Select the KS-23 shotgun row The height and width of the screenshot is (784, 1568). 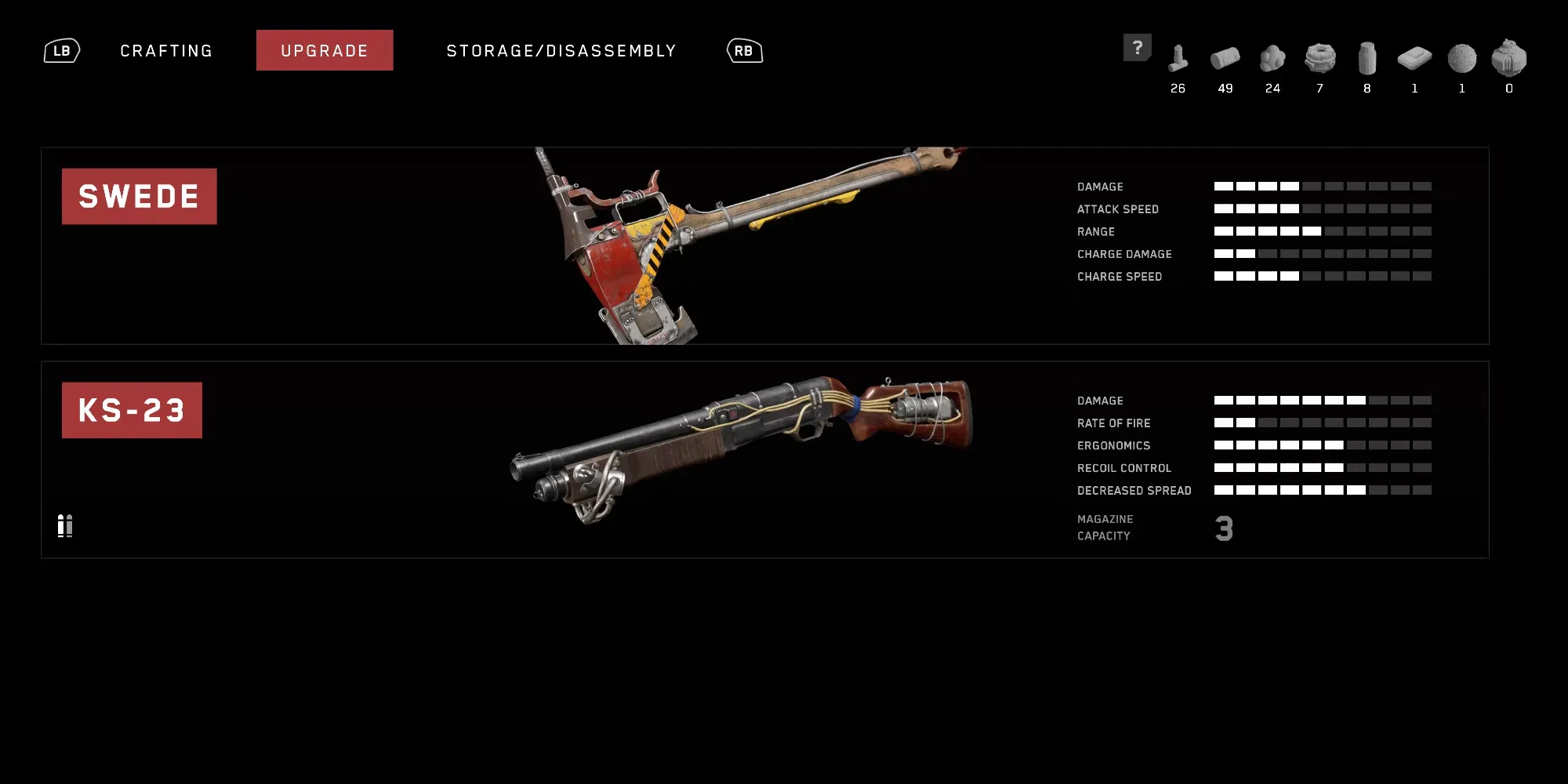[x=764, y=459]
